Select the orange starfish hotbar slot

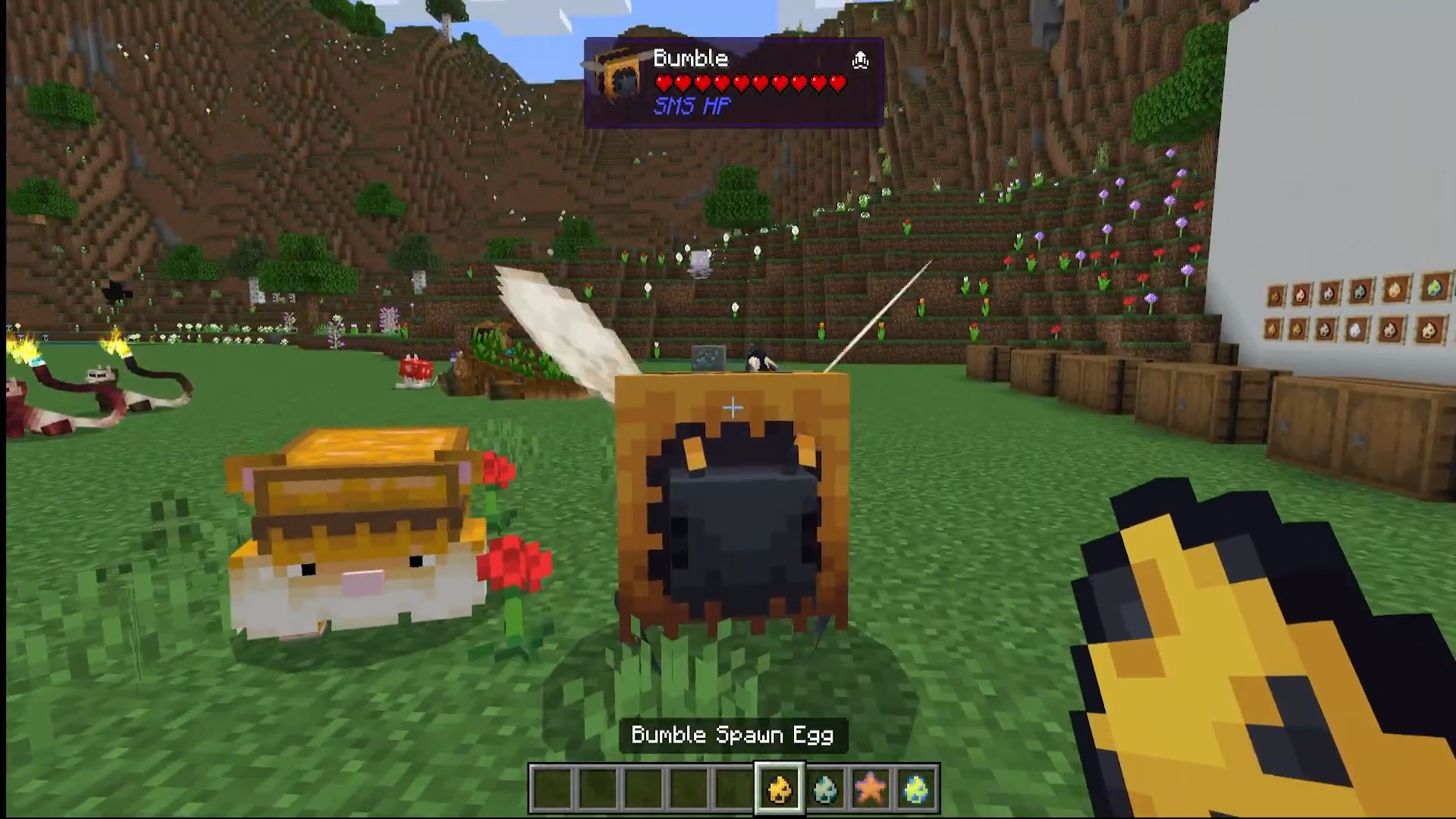click(871, 789)
